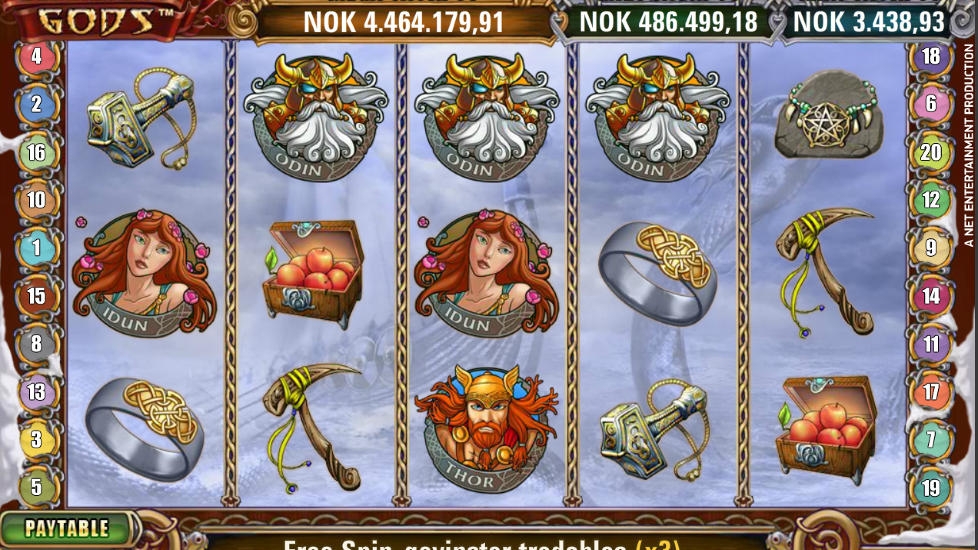Click bet line 7 marker
978x550 pixels.
[931, 440]
